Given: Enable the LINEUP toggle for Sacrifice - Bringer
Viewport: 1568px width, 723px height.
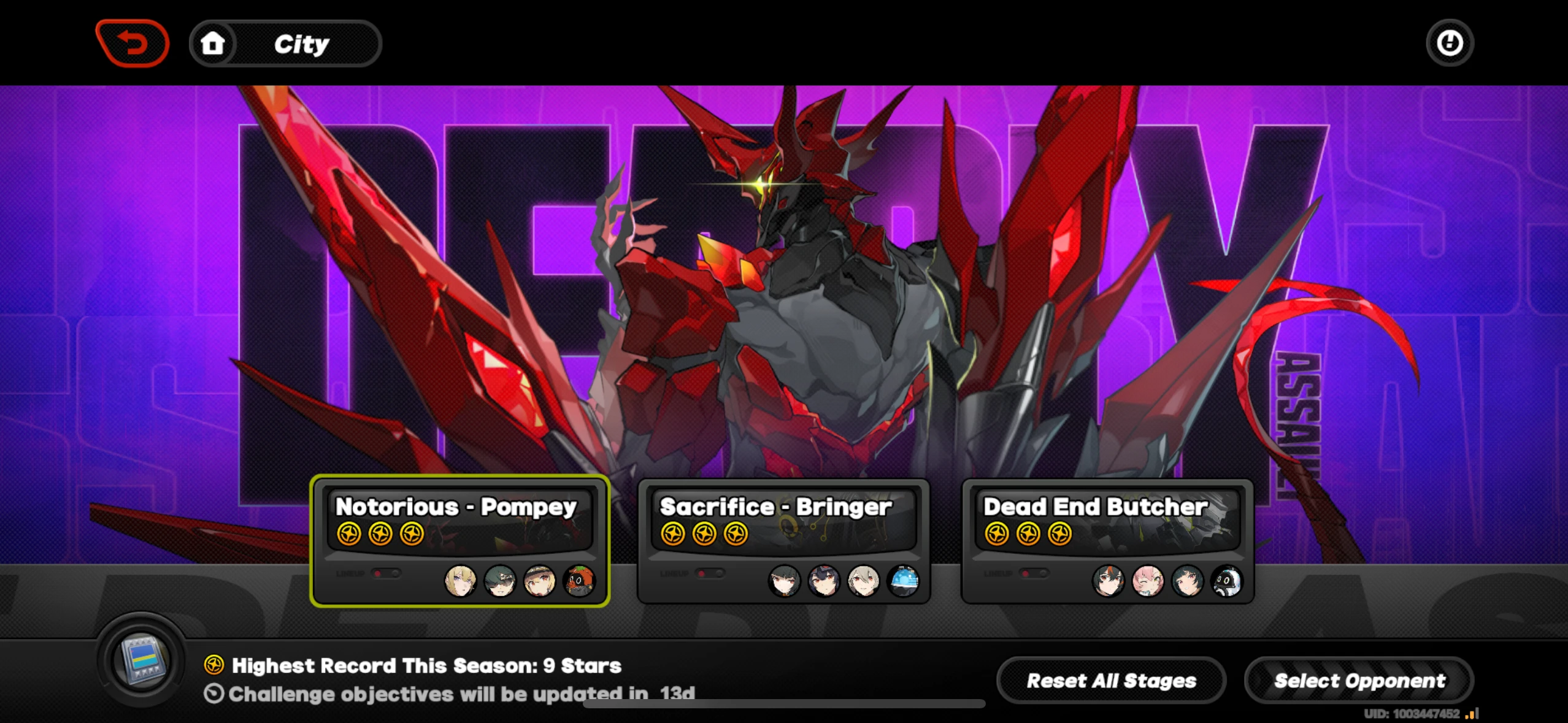Looking at the screenshot, I should 709,572.
